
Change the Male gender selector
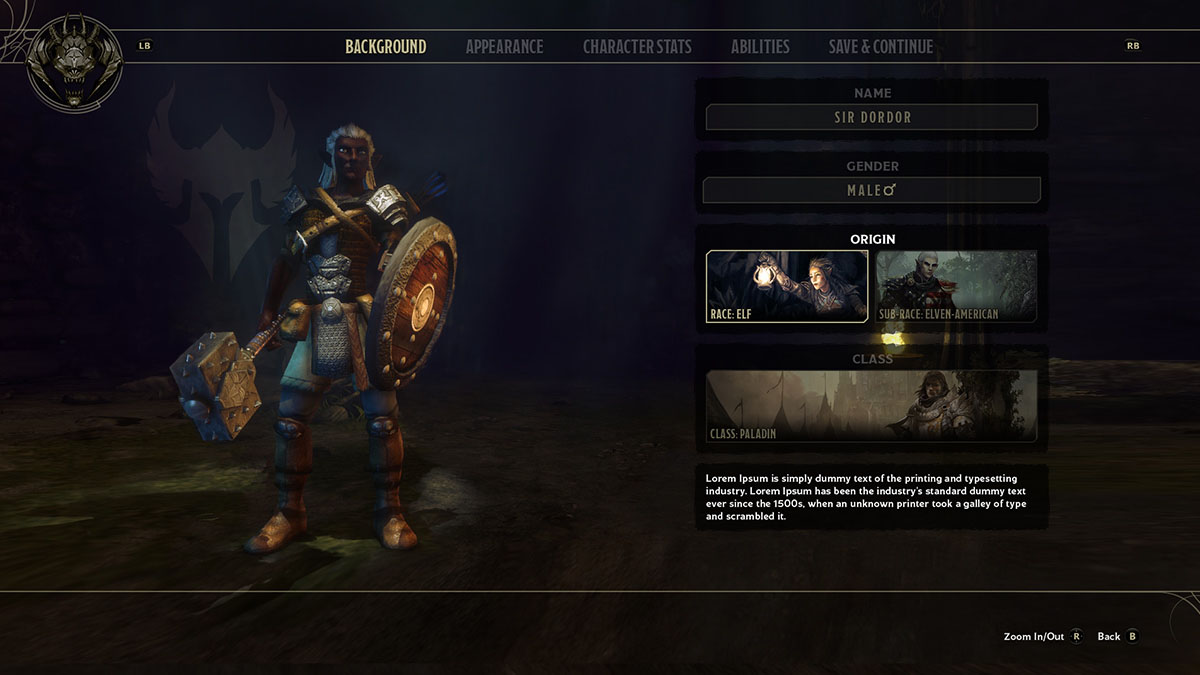(871, 190)
